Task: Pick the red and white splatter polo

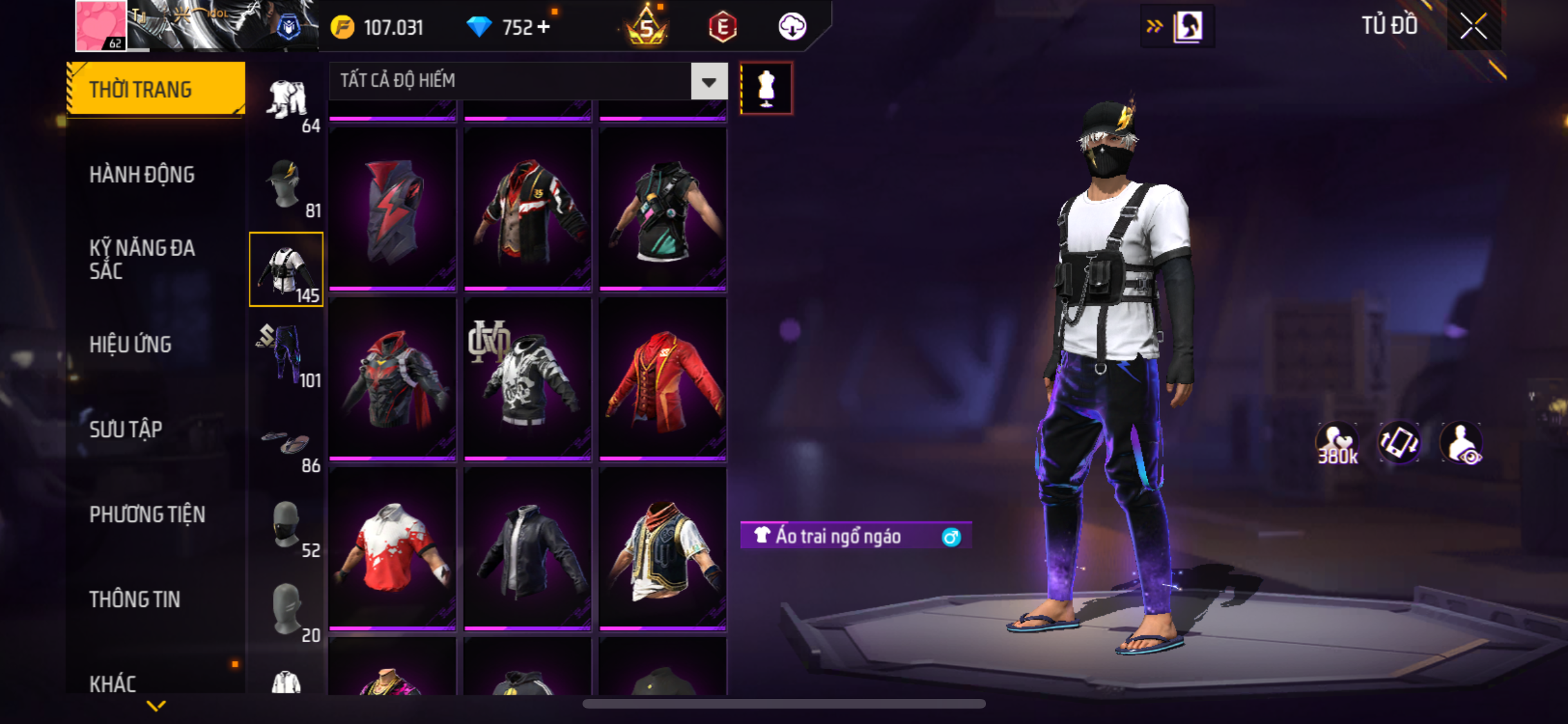Action: tap(393, 548)
